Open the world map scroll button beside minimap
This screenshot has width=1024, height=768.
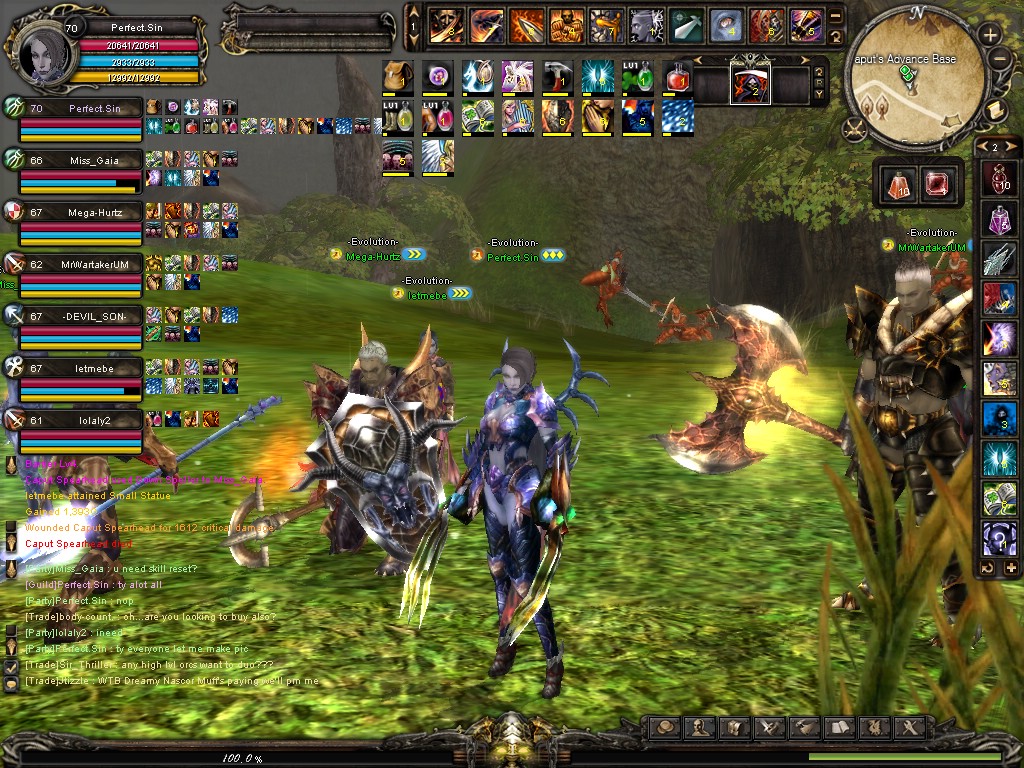click(x=995, y=110)
